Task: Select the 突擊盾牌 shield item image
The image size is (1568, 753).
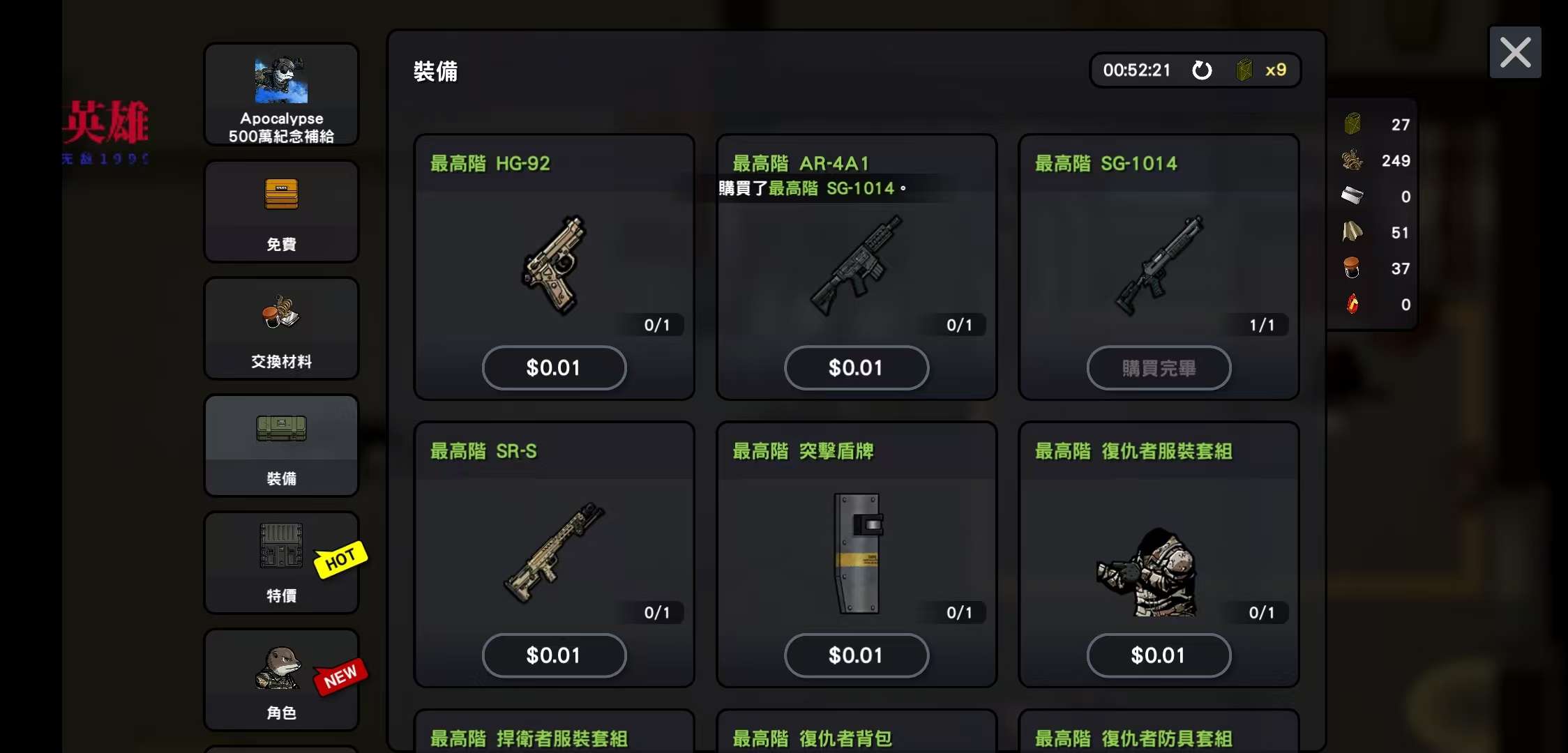Action: tap(858, 553)
